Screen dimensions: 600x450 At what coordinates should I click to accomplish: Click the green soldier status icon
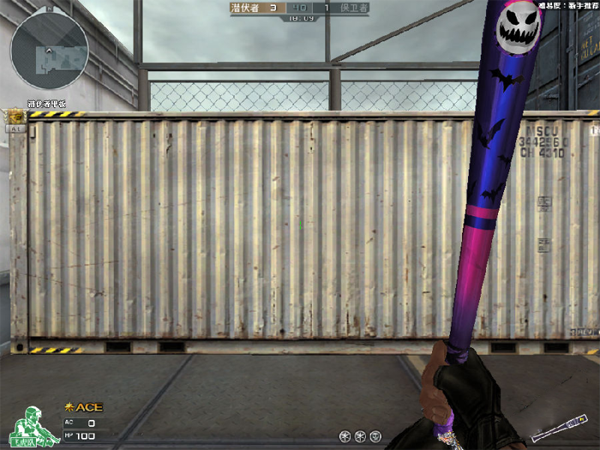click(33, 425)
